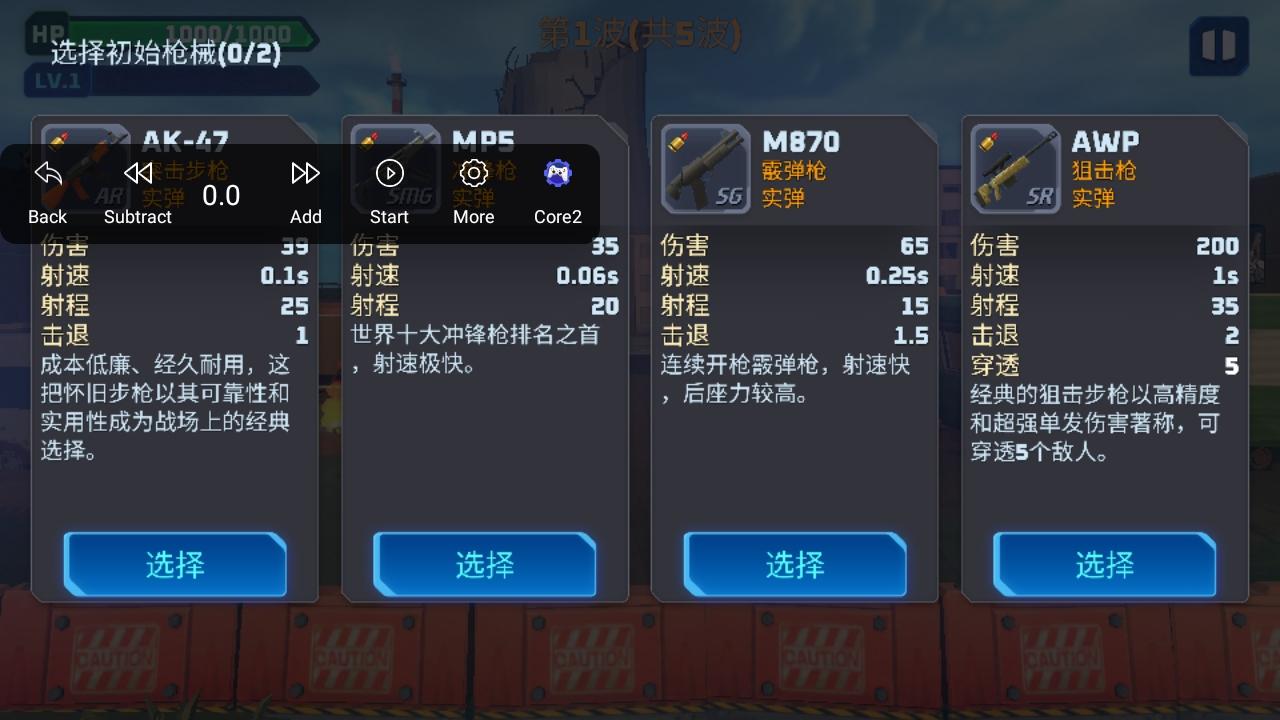Screen dimensions: 1280x720
Task: Click the AWP sniper rifle picture
Action: click(x=1015, y=168)
